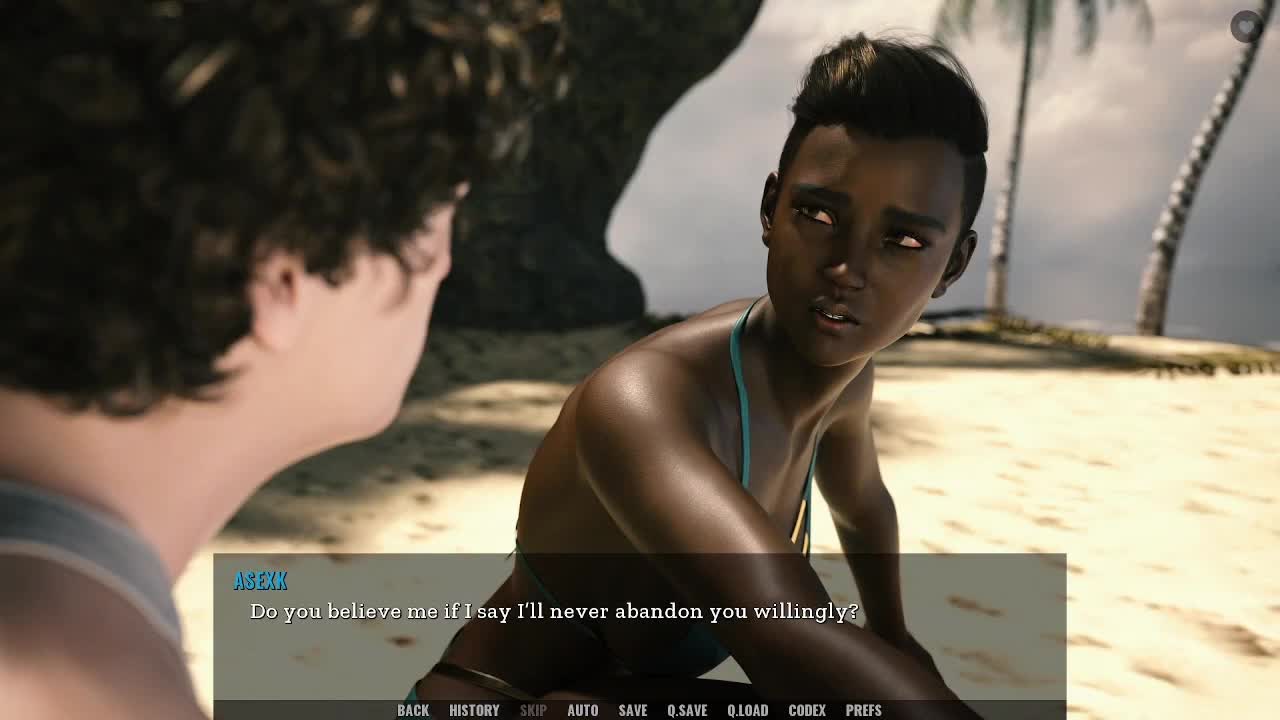The width and height of the screenshot is (1280, 720).
Task: Click the round heart icon
Action: pyautogui.click(x=1246, y=27)
